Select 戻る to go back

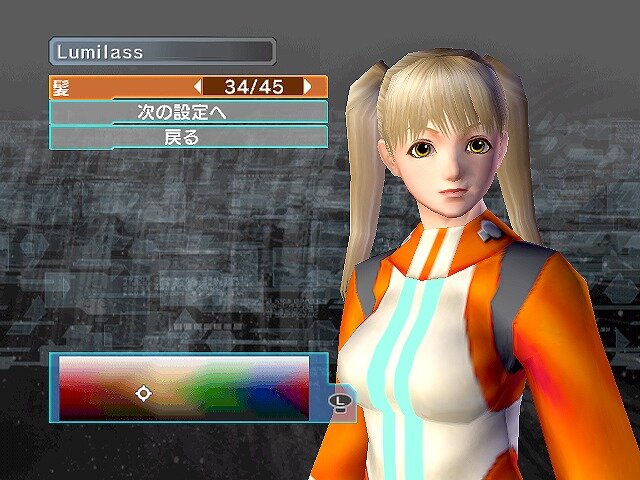pyautogui.click(x=188, y=137)
